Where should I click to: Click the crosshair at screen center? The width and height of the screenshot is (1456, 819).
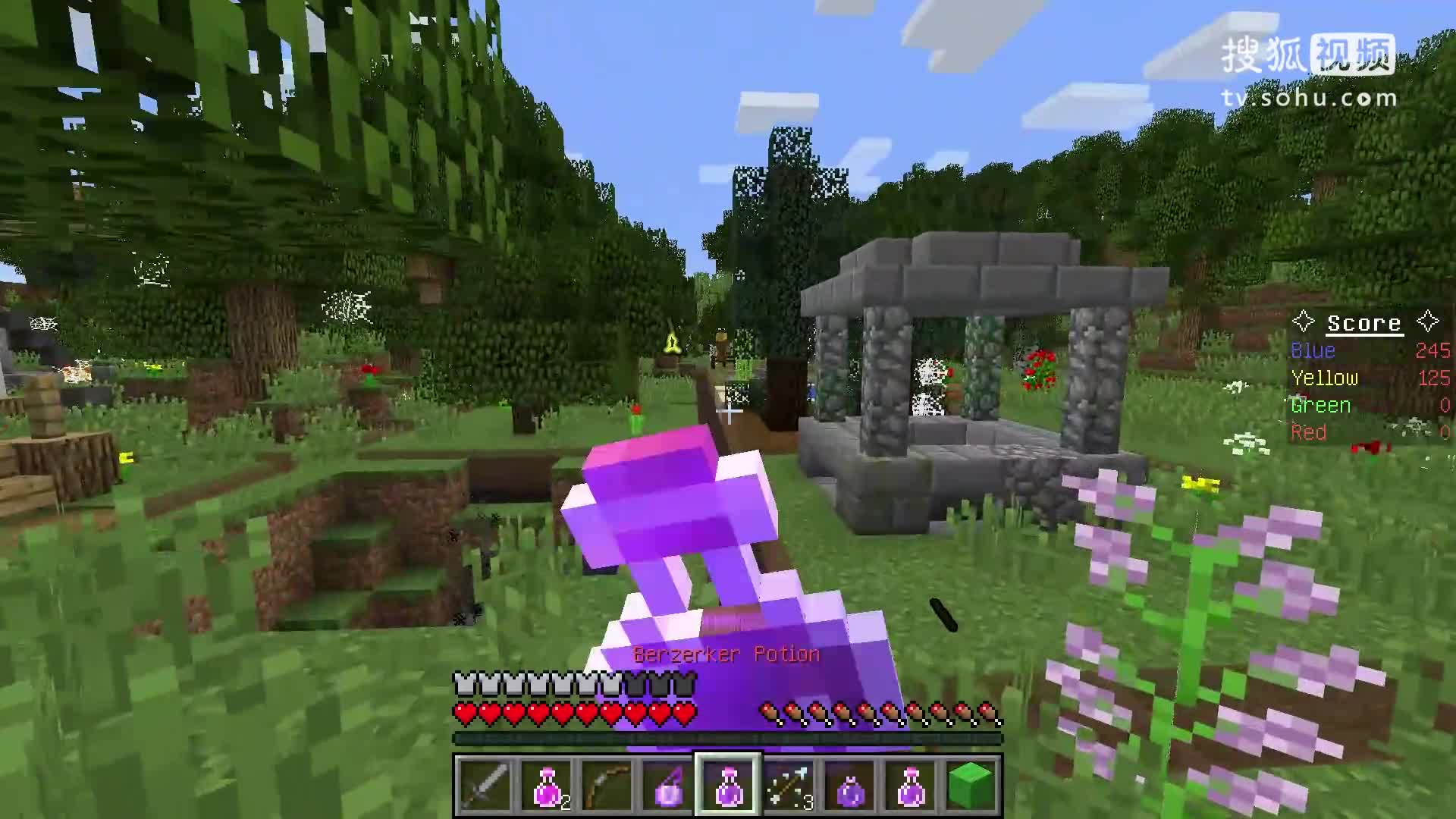click(728, 409)
